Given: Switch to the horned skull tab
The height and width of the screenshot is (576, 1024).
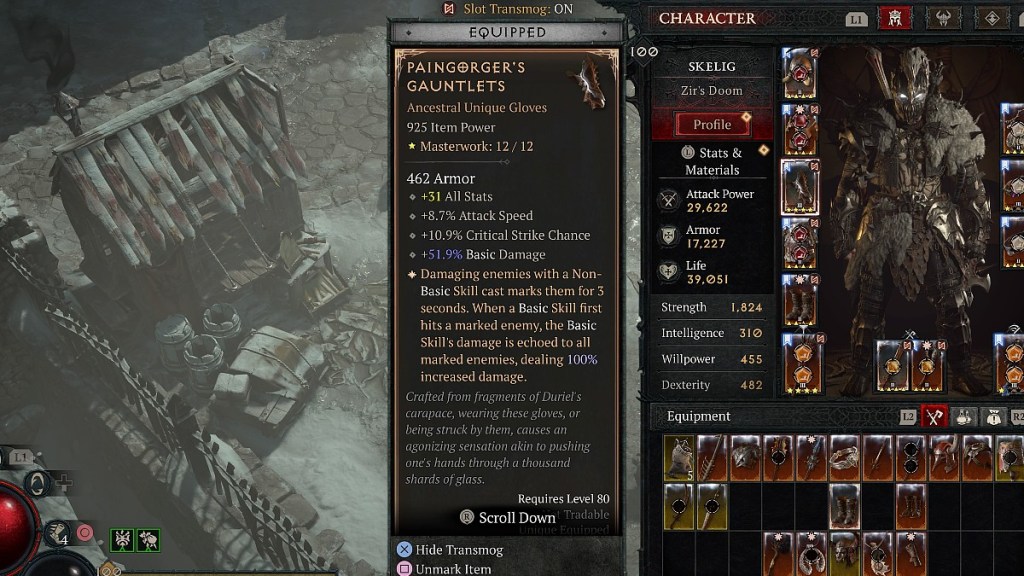Looking at the screenshot, I should 943,19.
